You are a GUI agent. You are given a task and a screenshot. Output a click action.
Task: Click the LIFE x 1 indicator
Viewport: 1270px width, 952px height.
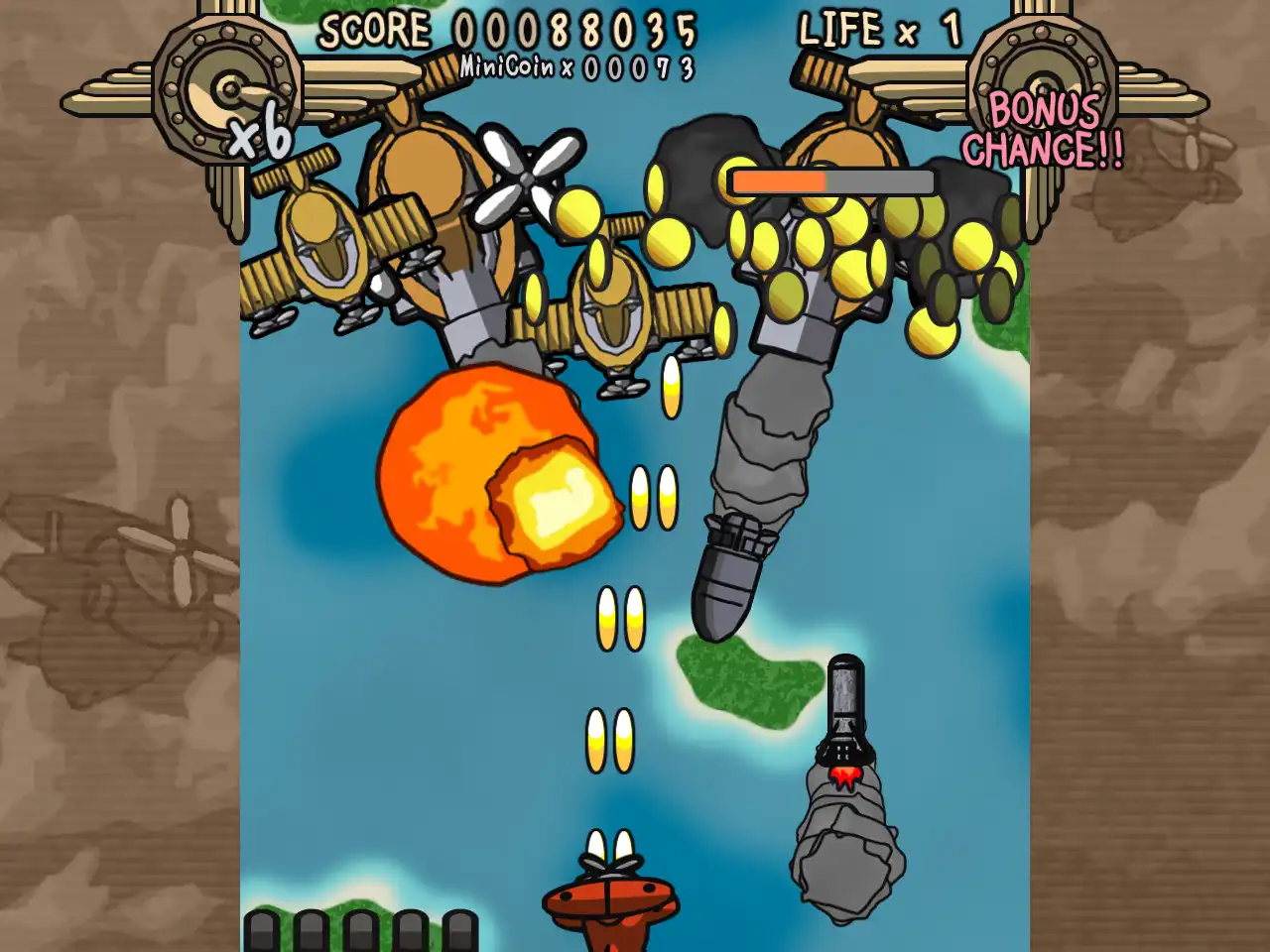(876, 30)
